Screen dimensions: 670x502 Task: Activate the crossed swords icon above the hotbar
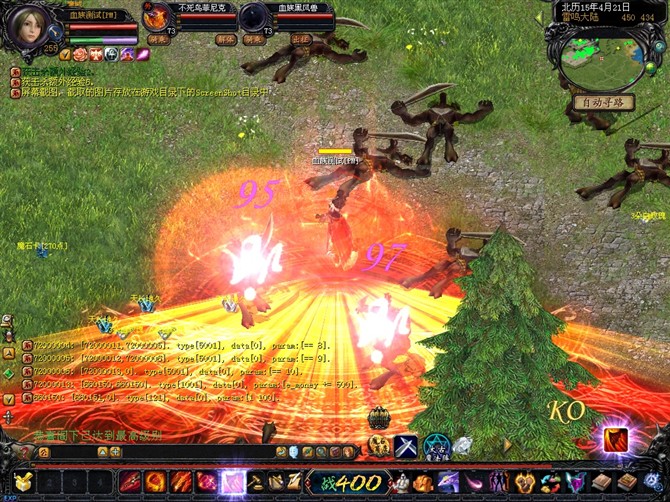(x=406, y=446)
